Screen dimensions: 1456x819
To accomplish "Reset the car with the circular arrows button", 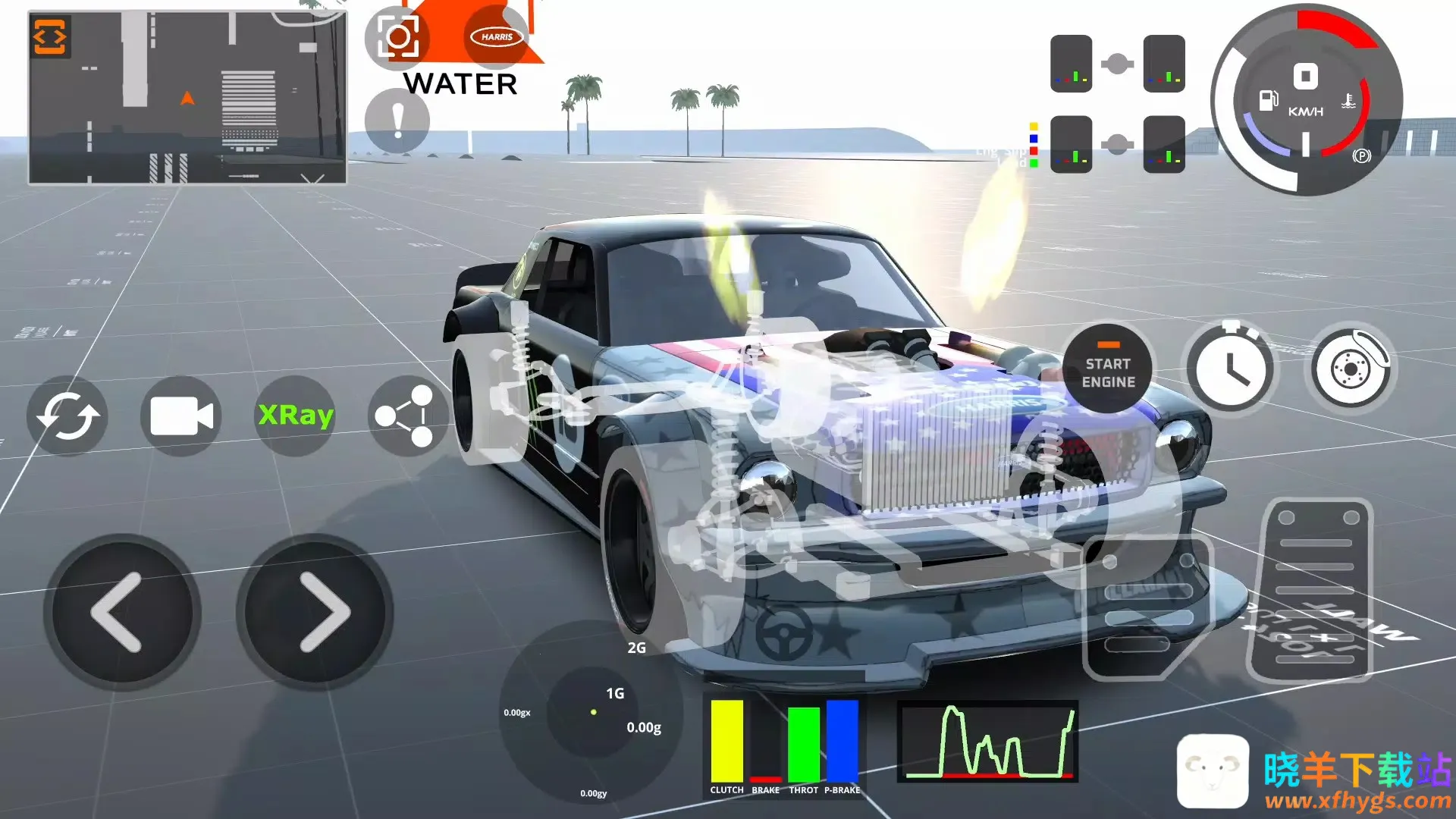I will click(67, 416).
